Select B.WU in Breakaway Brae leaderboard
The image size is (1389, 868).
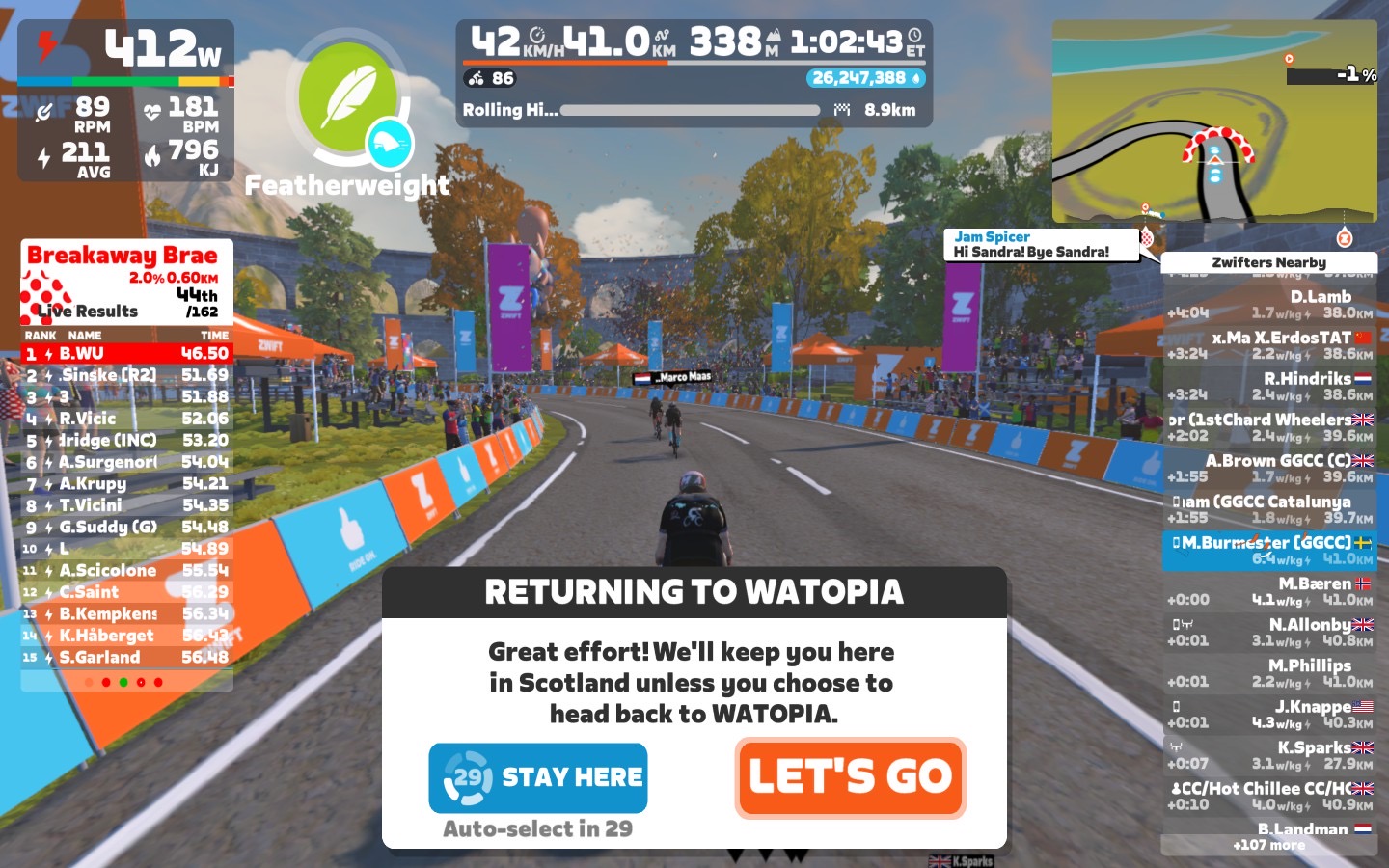126,354
